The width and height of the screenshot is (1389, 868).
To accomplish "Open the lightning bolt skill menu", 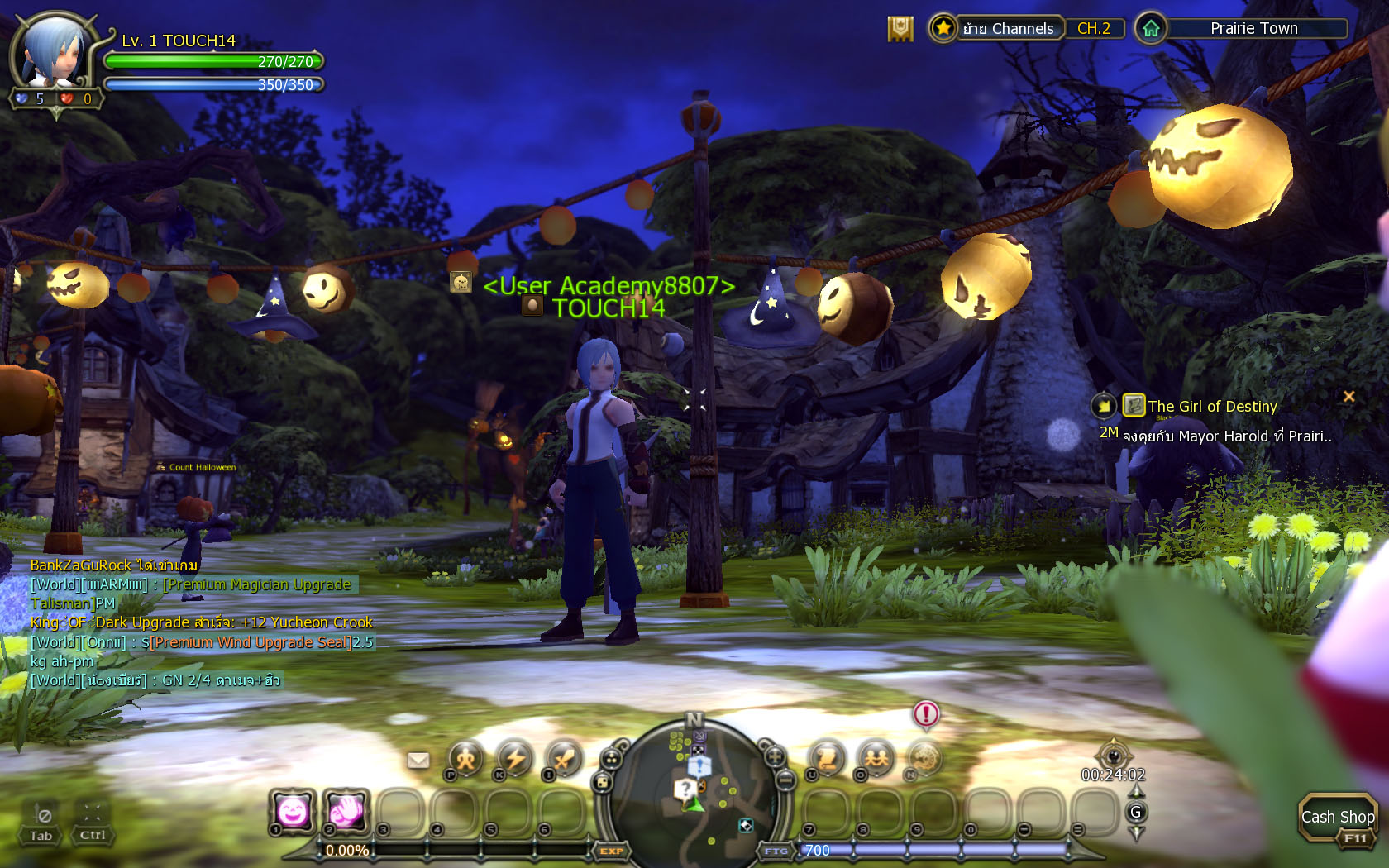I will 515,758.
